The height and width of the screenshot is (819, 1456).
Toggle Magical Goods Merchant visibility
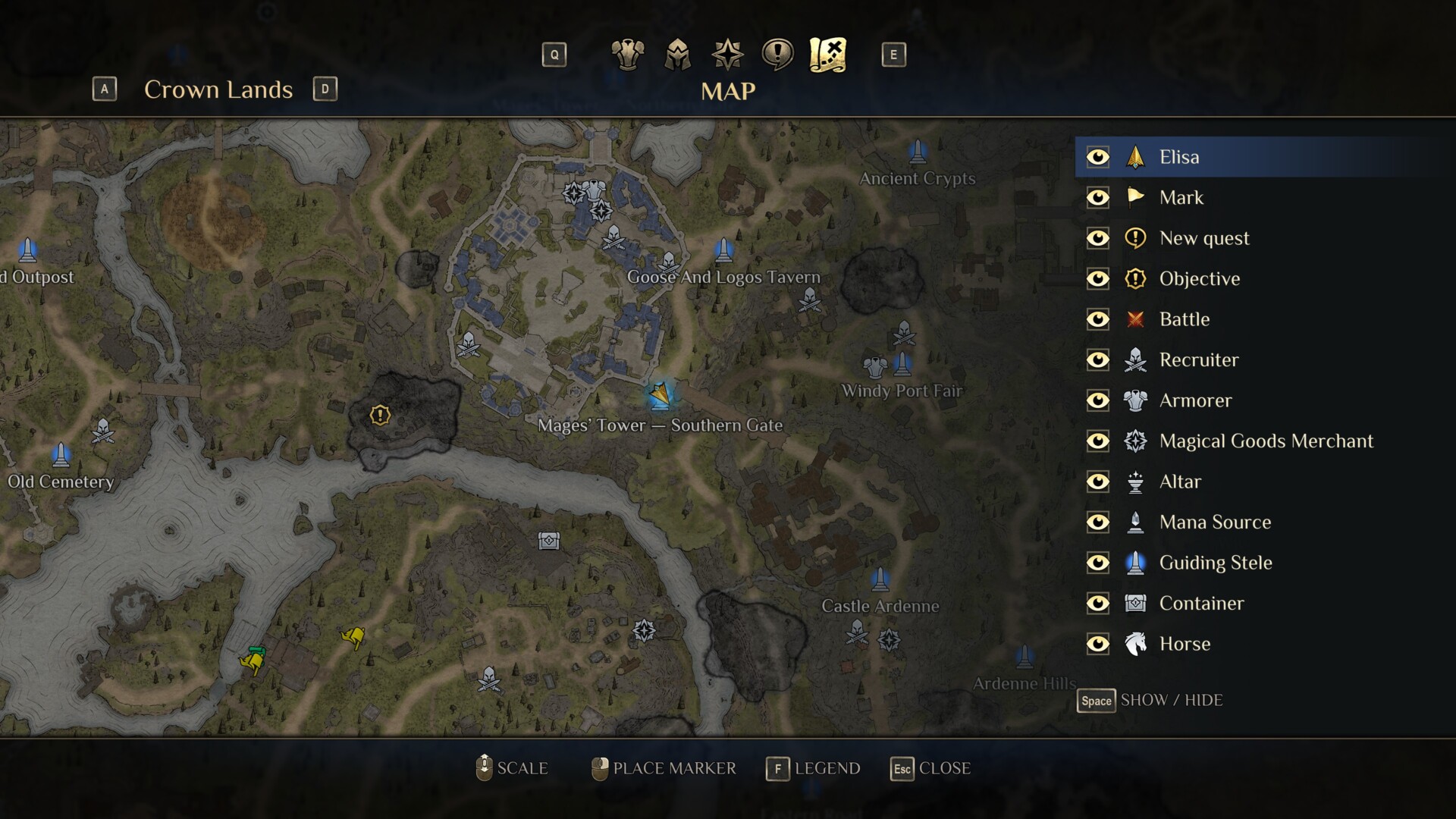pos(1097,441)
